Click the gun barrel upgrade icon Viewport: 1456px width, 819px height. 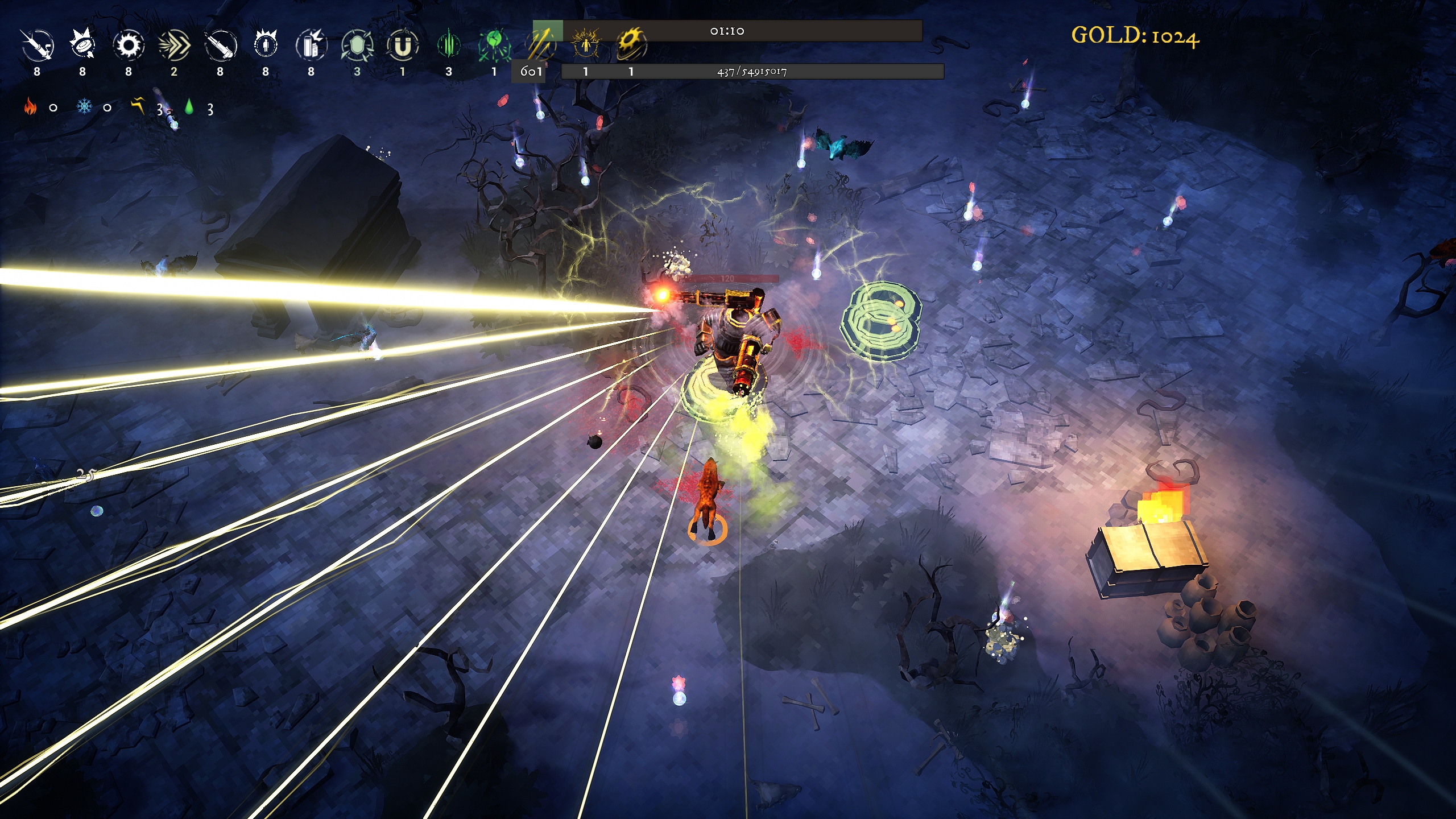(220, 45)
